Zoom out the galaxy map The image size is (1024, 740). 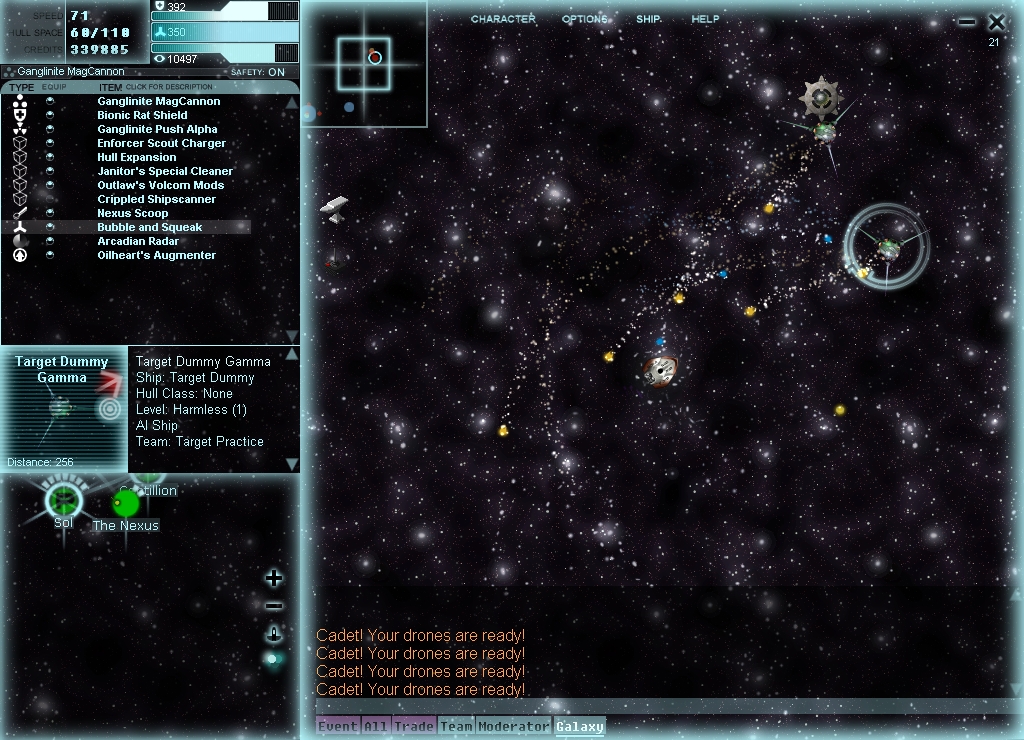tap(274, 606)
